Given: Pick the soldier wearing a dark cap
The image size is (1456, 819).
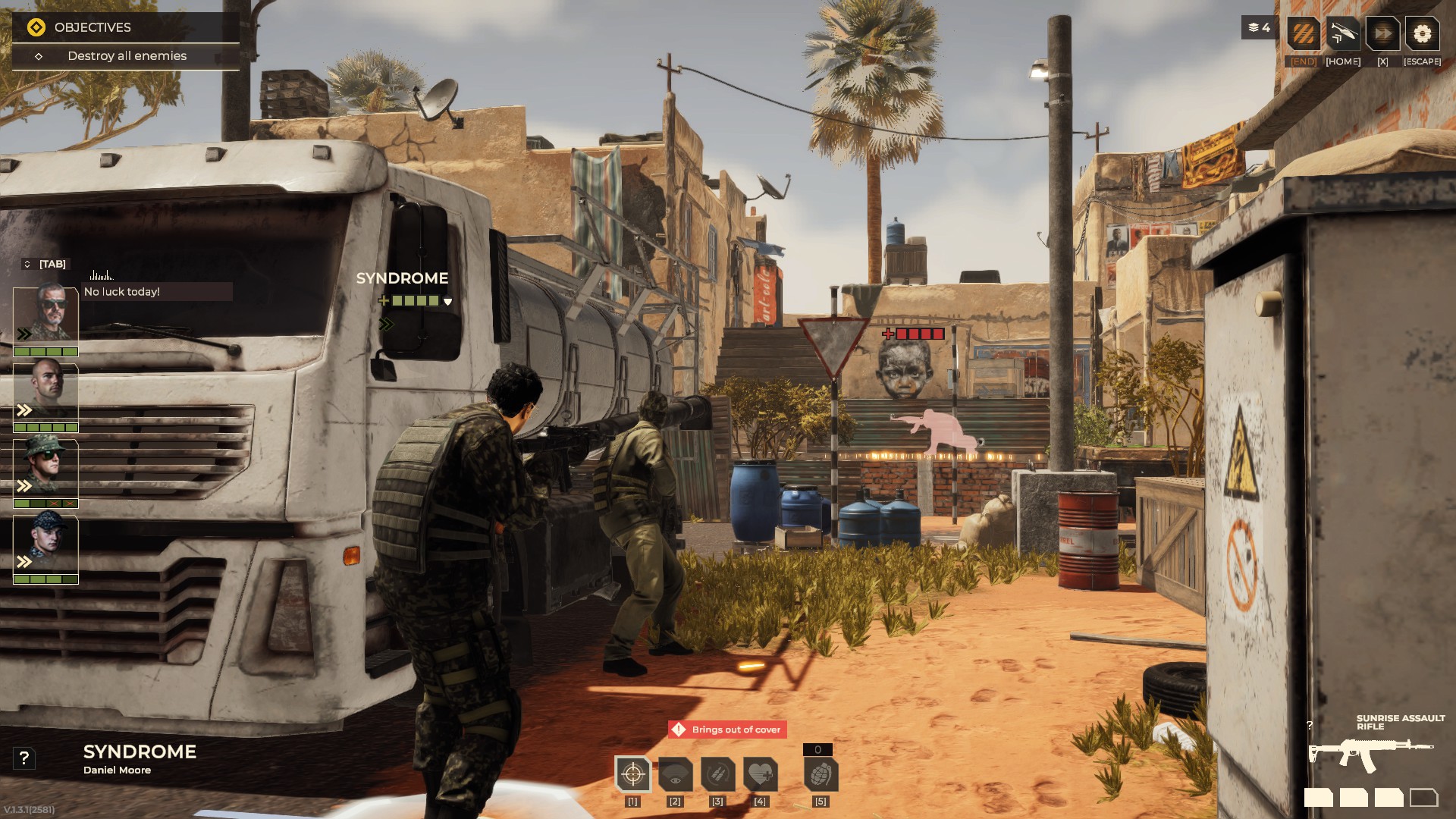Looking at the screenshot, I should 45,543.
